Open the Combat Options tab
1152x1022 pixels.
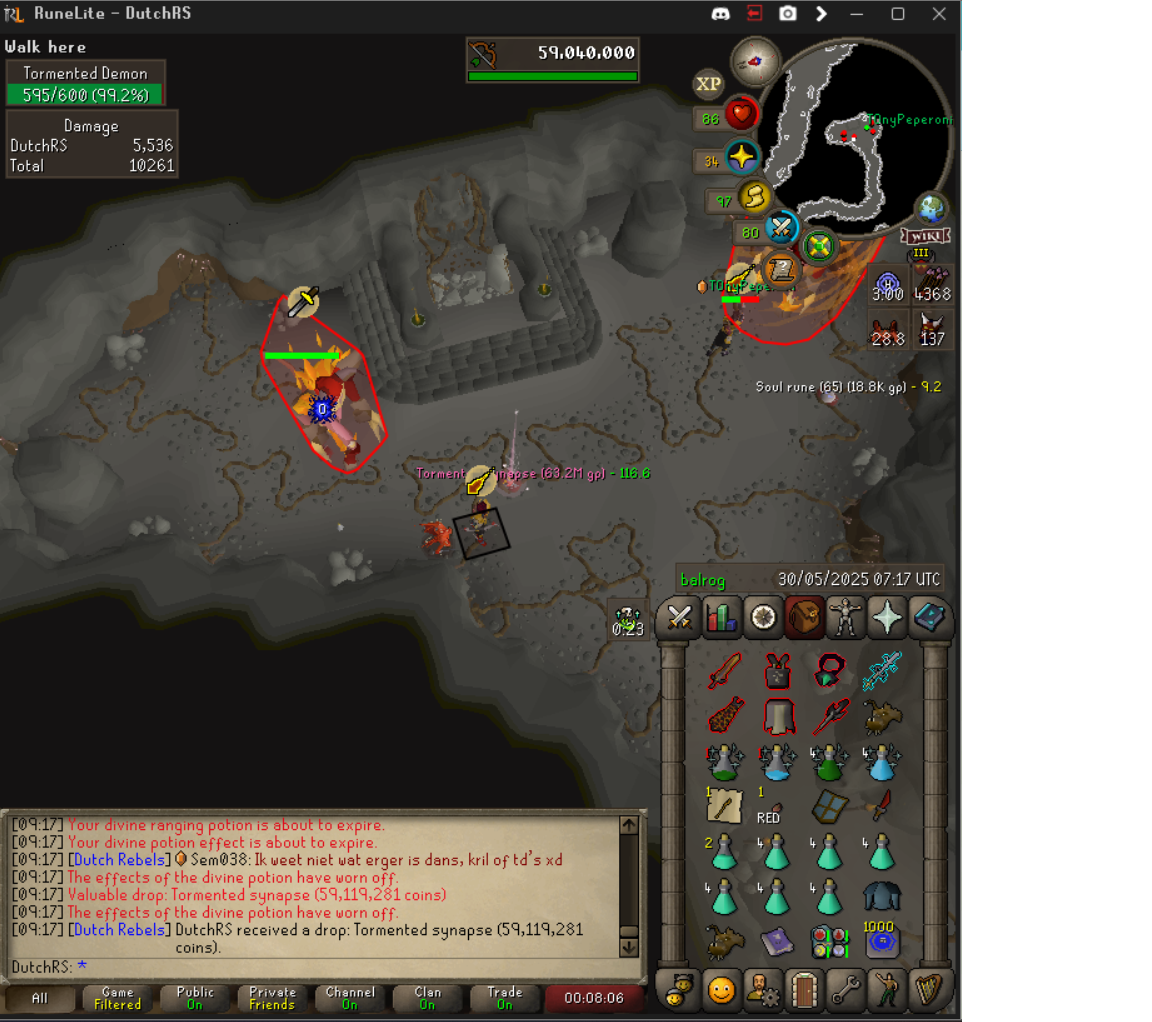click(679, 618)
